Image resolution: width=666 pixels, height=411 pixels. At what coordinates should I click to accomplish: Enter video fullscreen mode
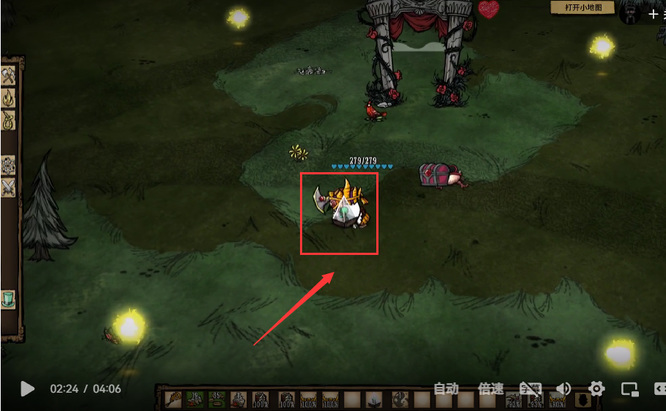656,389
